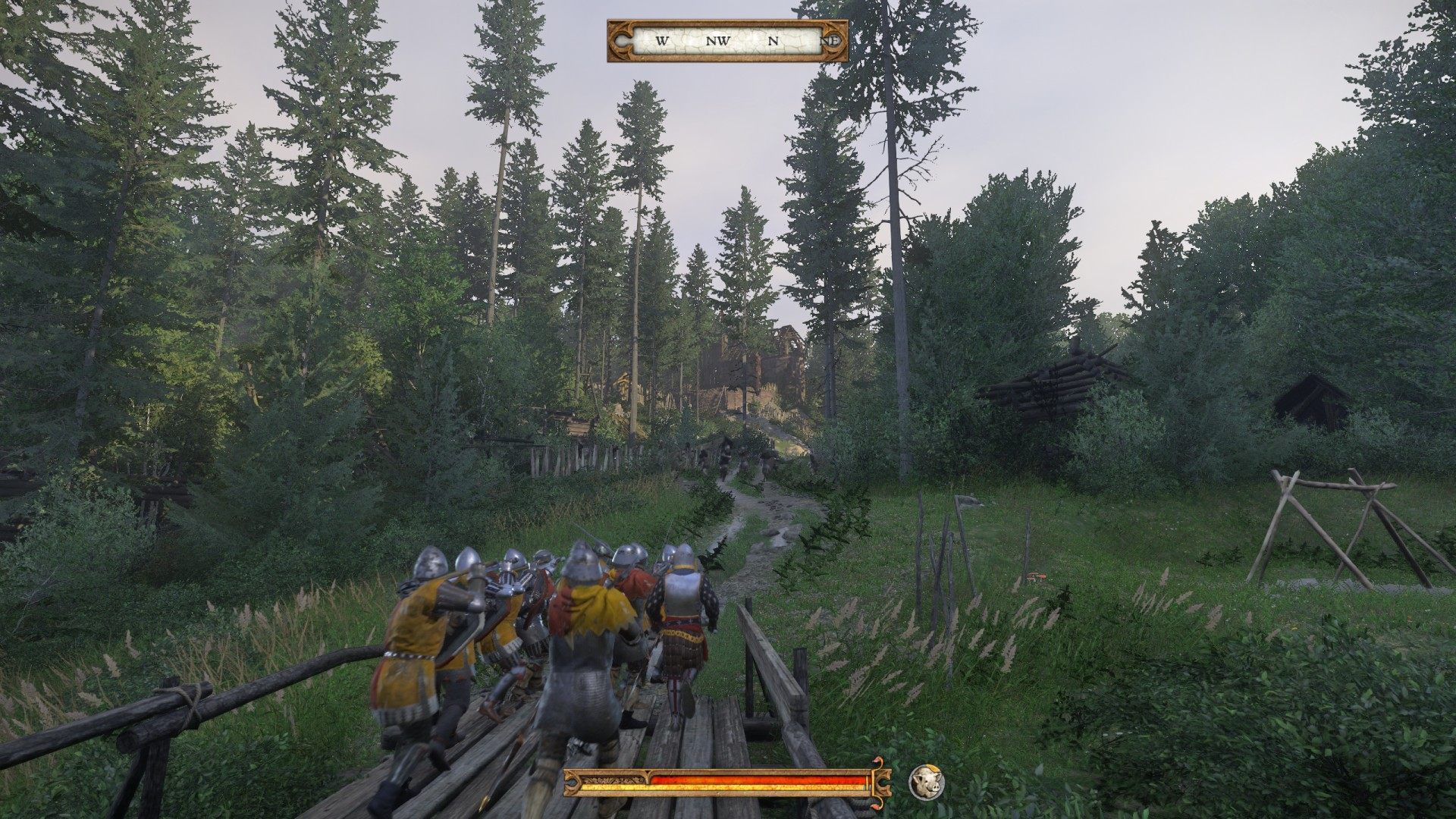Image resolution: width=1456 pixels, height=819 pixels.
Task: Select the boar head status icon
Action: (x=926, y=782)
